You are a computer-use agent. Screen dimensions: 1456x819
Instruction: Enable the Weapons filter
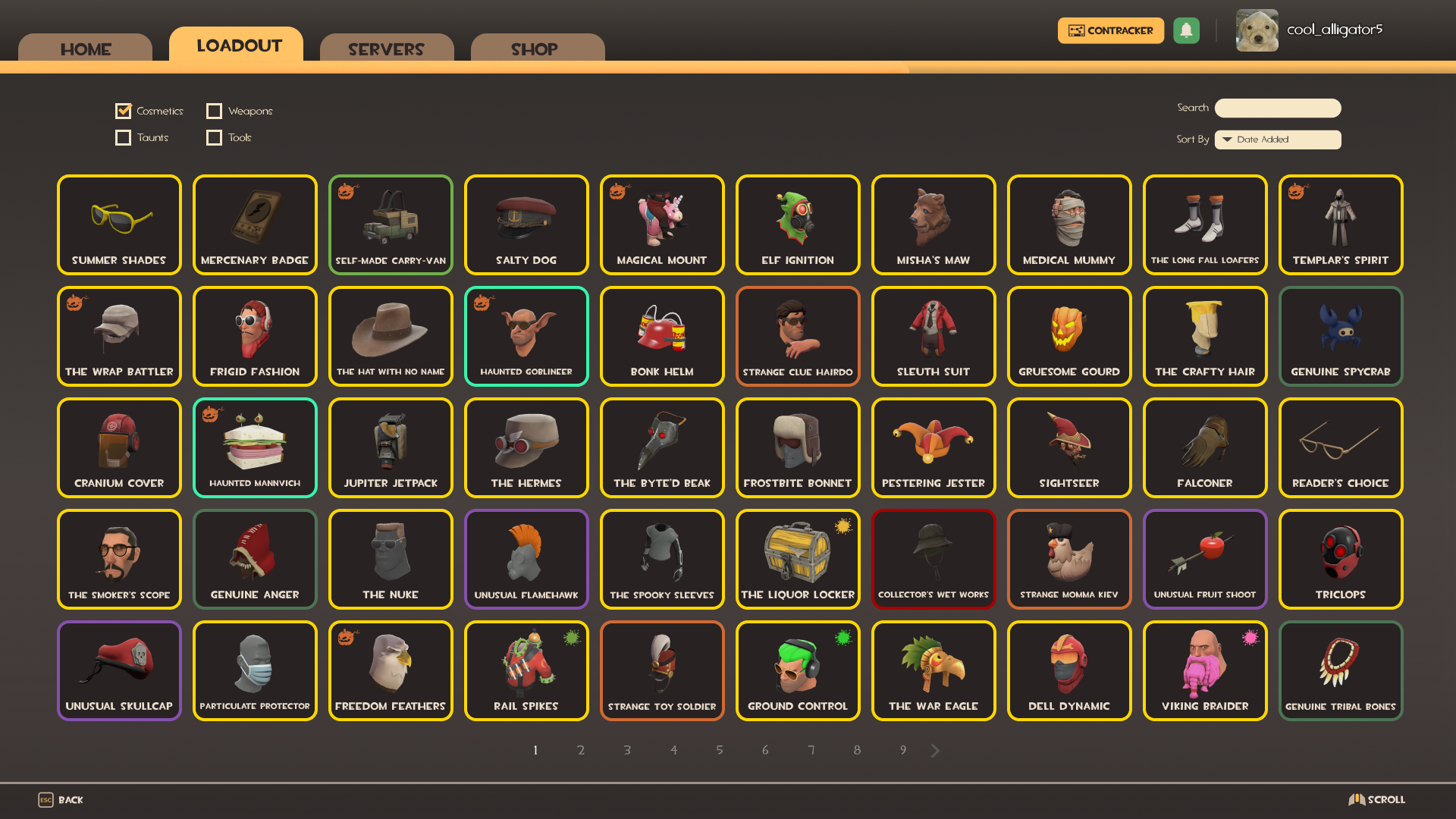[215, 111]
